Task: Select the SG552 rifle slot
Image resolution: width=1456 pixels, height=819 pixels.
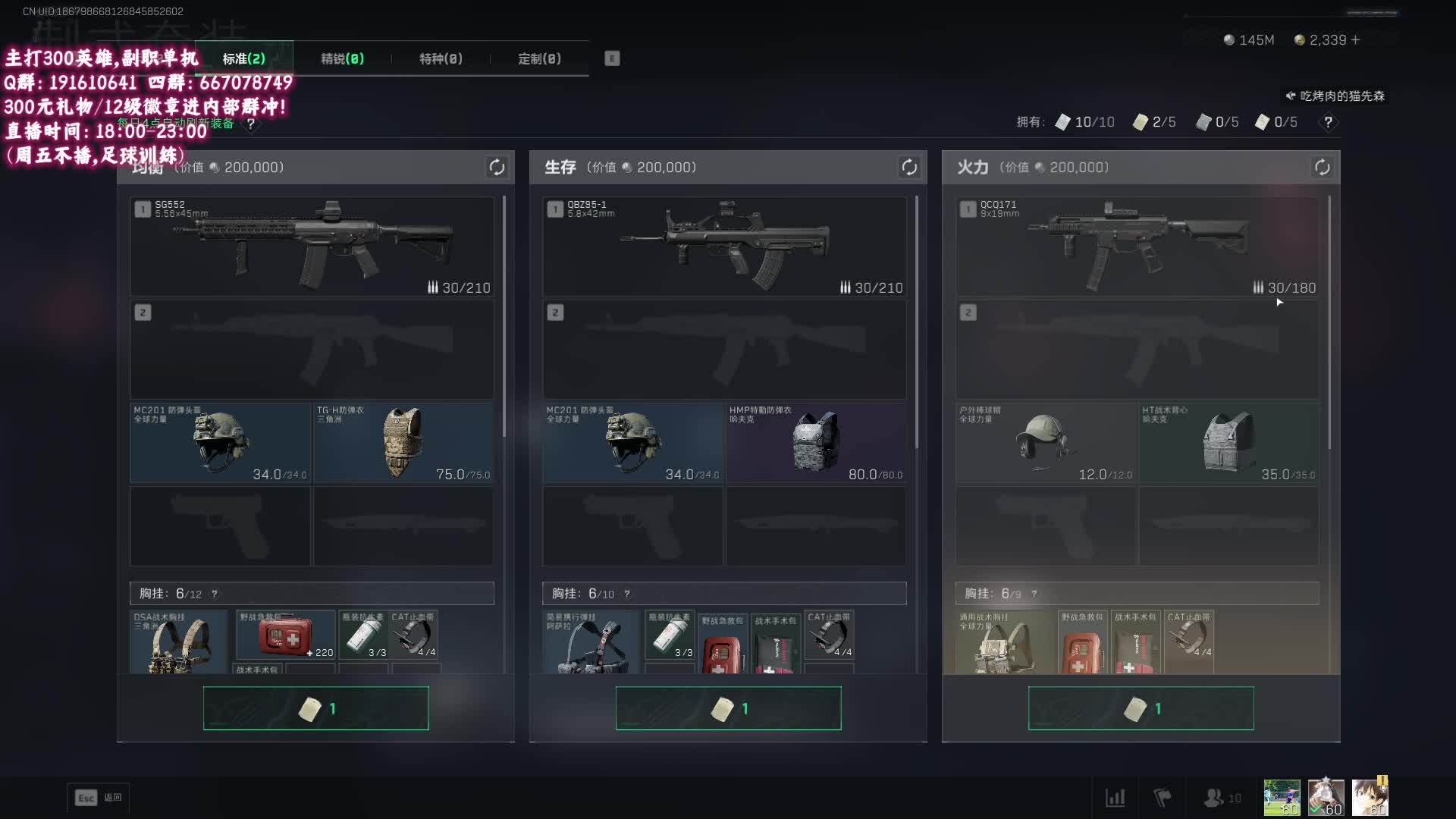Action: click(312, 246)
